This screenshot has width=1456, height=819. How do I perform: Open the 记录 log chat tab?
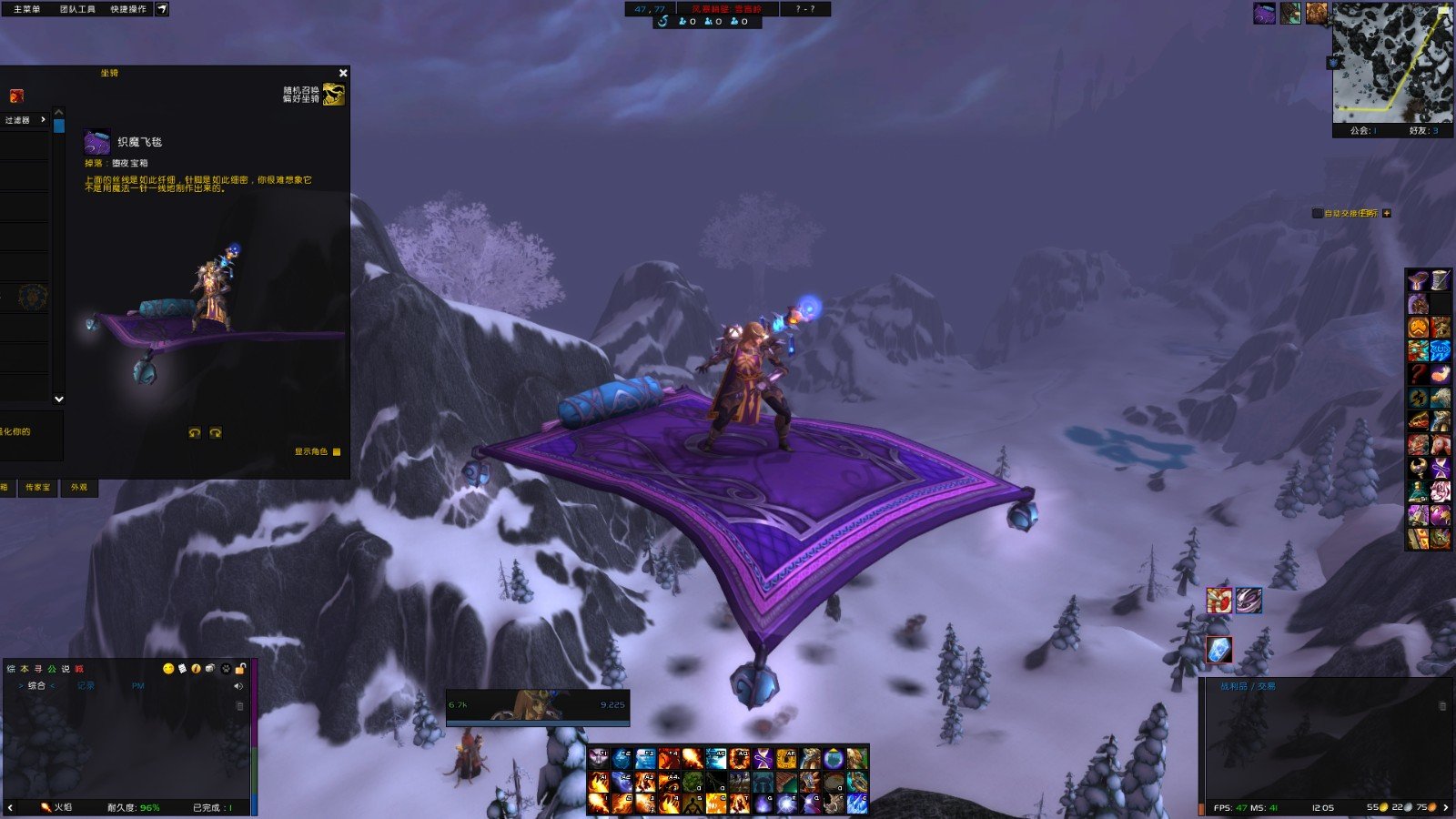pos(86,686)
